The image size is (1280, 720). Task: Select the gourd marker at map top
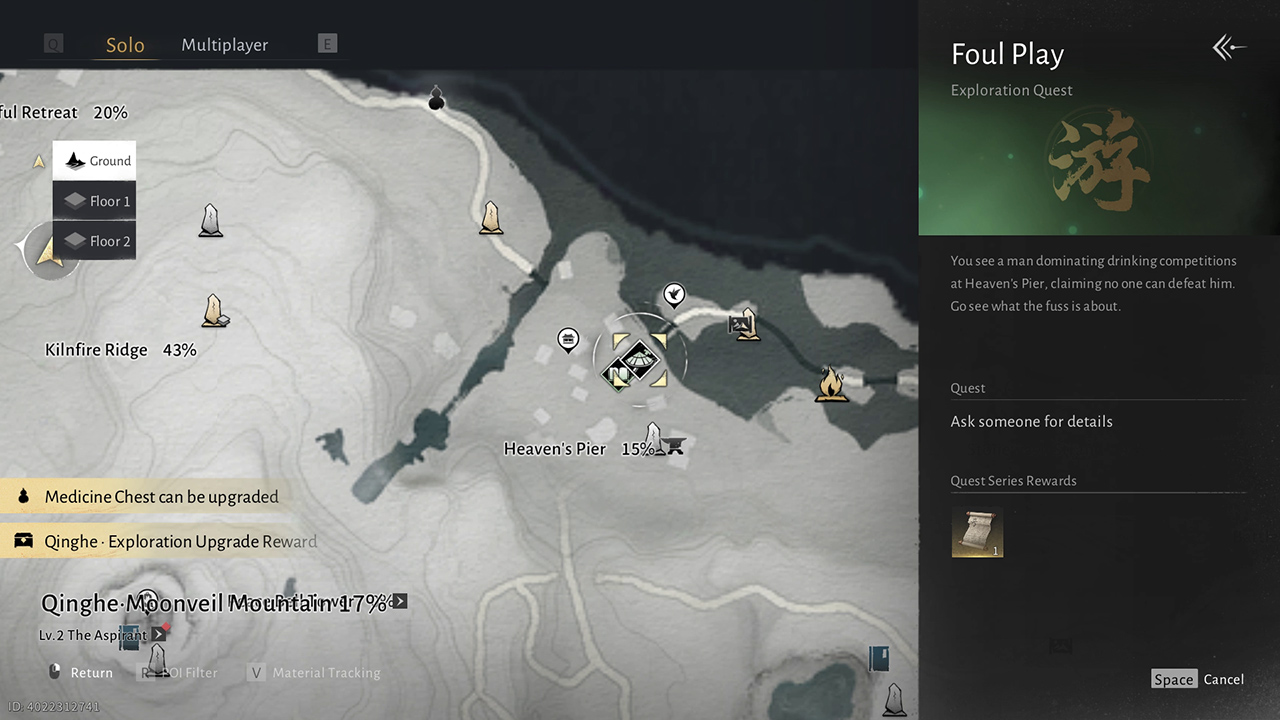point(436,98)
